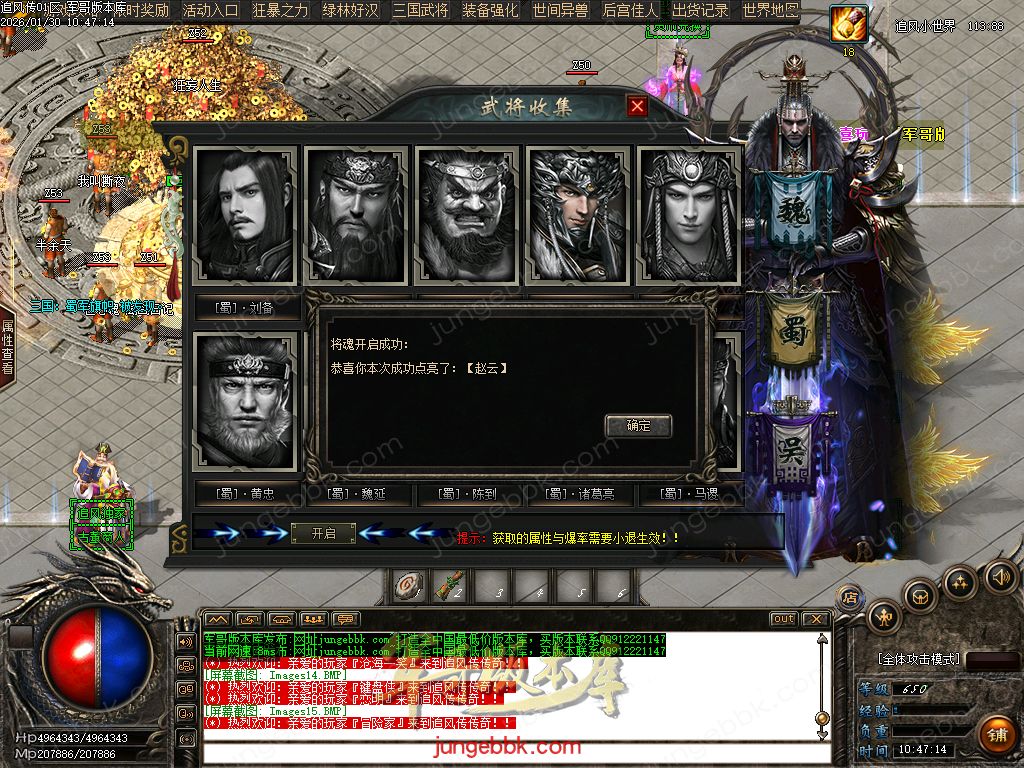
Task: Close the 武将收集 window
Action: coord(637,106)
